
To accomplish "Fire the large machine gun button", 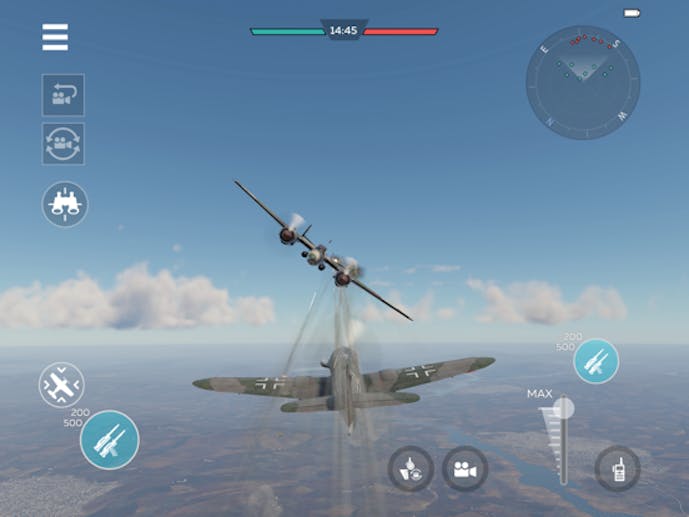I will [109, 439].
